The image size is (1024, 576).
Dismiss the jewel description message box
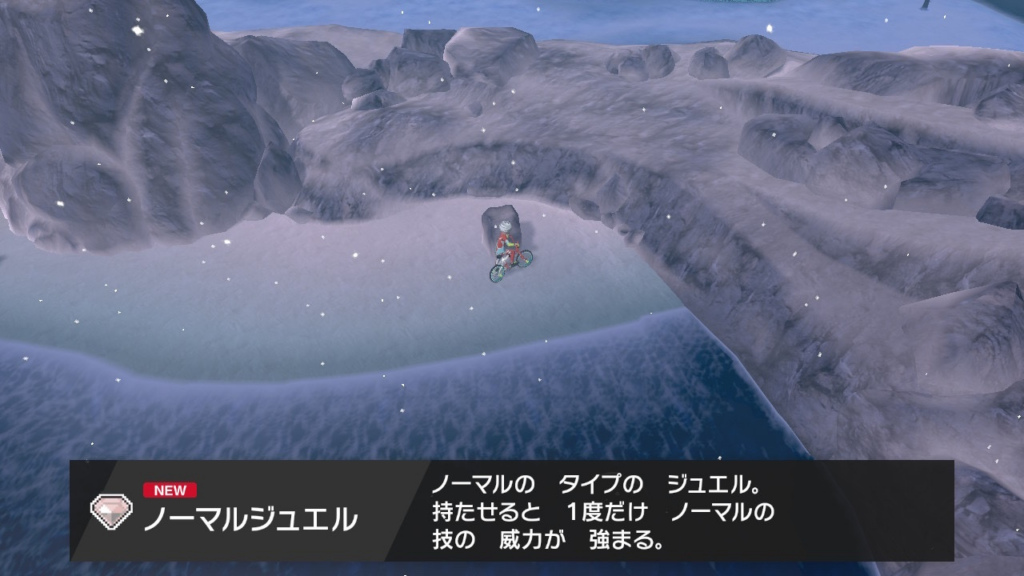tap(602, 512)
